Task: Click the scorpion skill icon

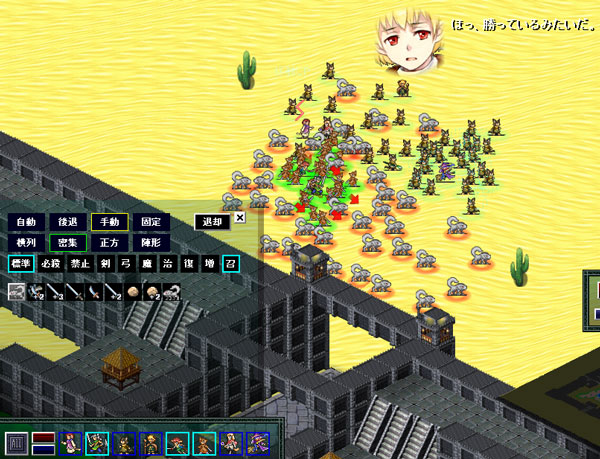Action: coord(172,292)
